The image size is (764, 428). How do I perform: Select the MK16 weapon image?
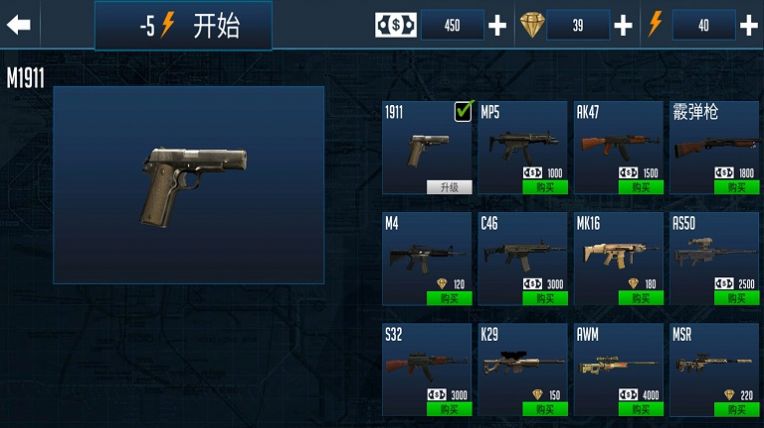pos(618,255)
